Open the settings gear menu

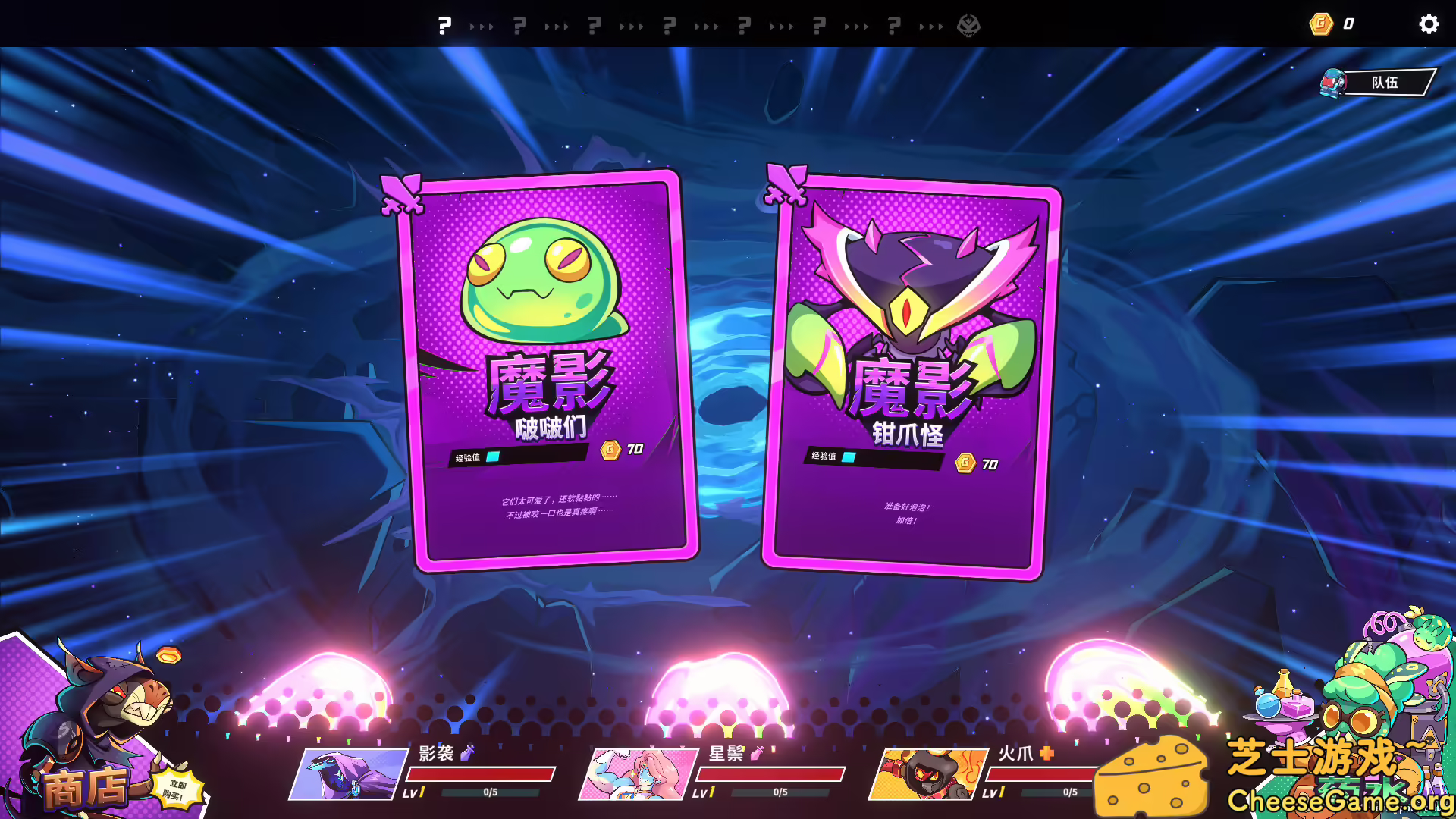(x=1429, y=24)
